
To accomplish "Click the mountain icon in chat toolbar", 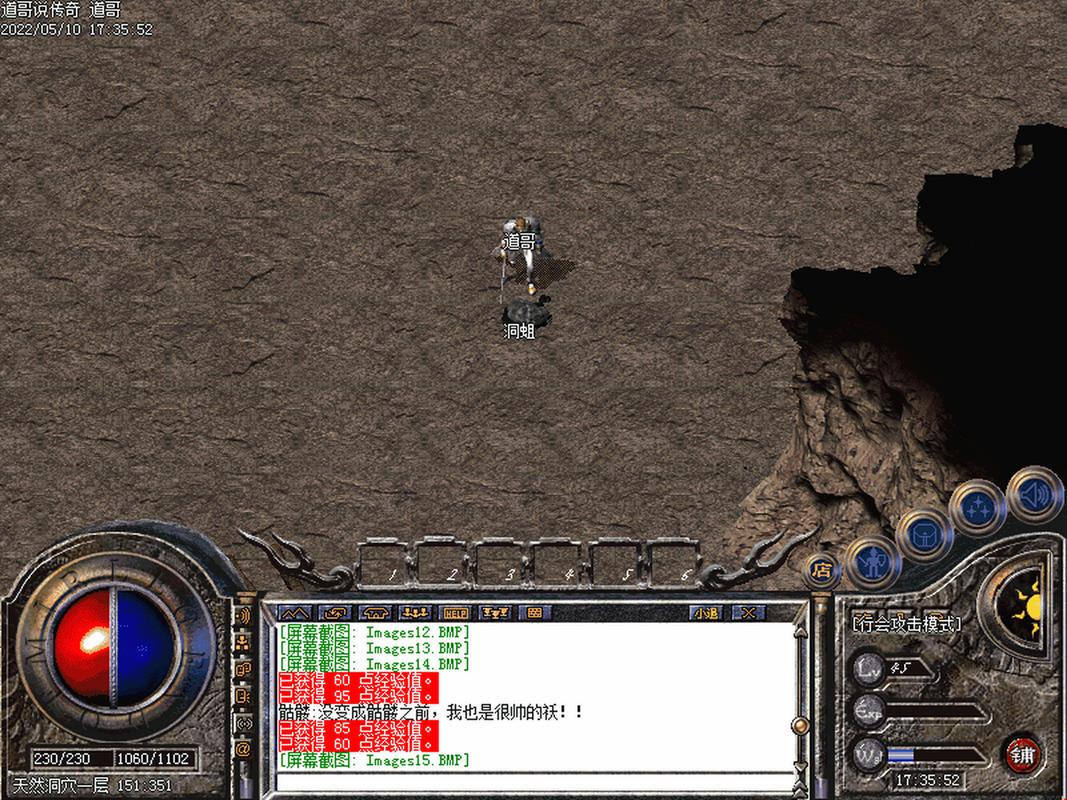I will 292,613.
